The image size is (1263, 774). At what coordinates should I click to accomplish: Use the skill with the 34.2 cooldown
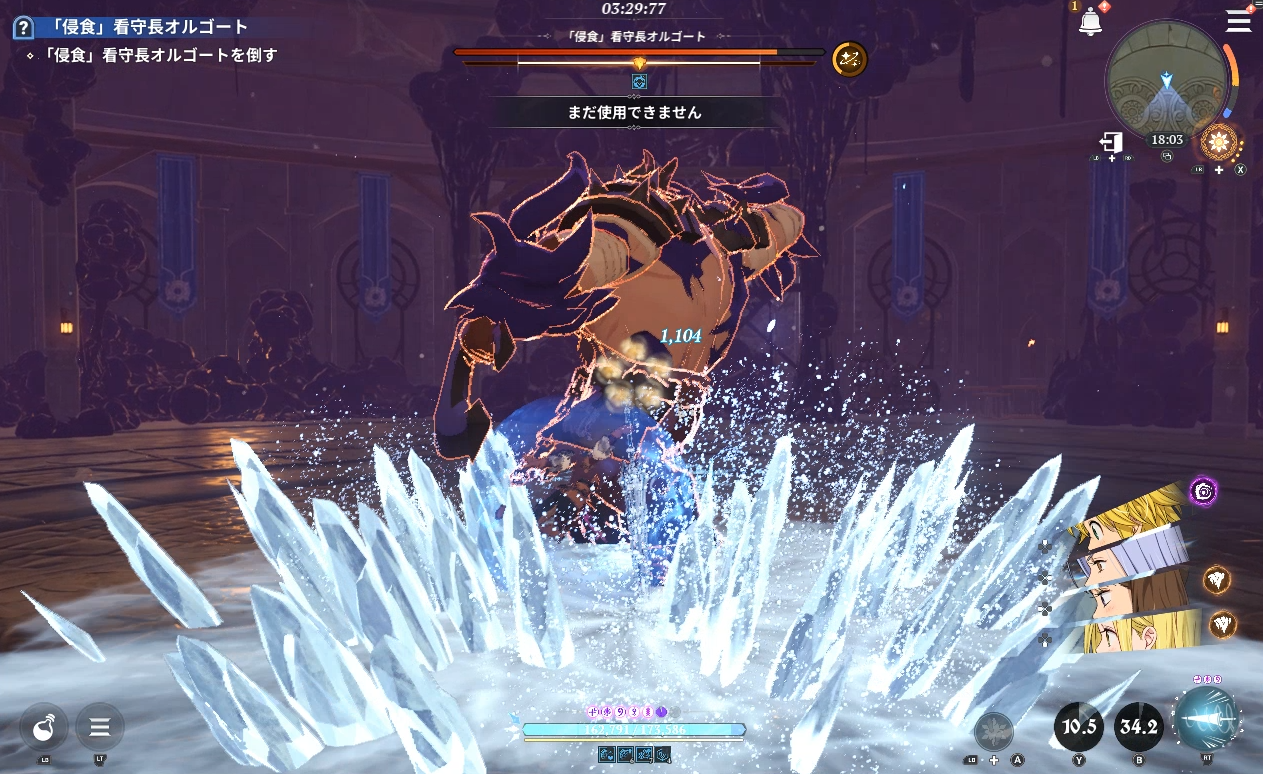click(x=1138, y=726)
